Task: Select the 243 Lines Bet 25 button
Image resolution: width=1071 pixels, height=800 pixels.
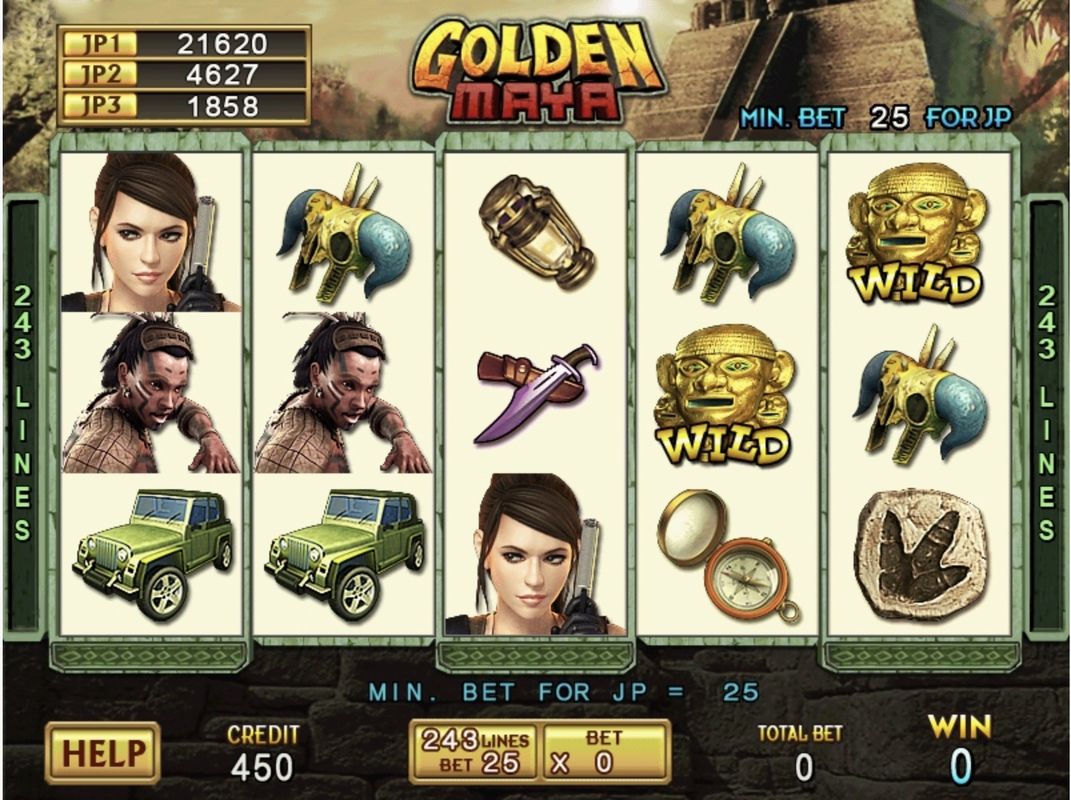Action: click(x=476, y=751)
